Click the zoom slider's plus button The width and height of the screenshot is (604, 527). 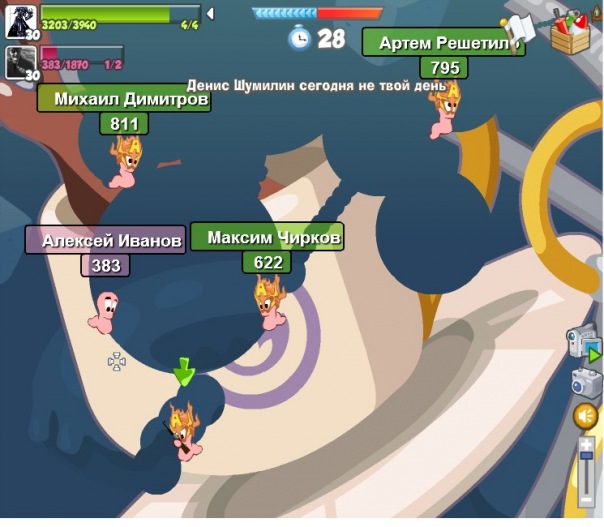[587, 444]
